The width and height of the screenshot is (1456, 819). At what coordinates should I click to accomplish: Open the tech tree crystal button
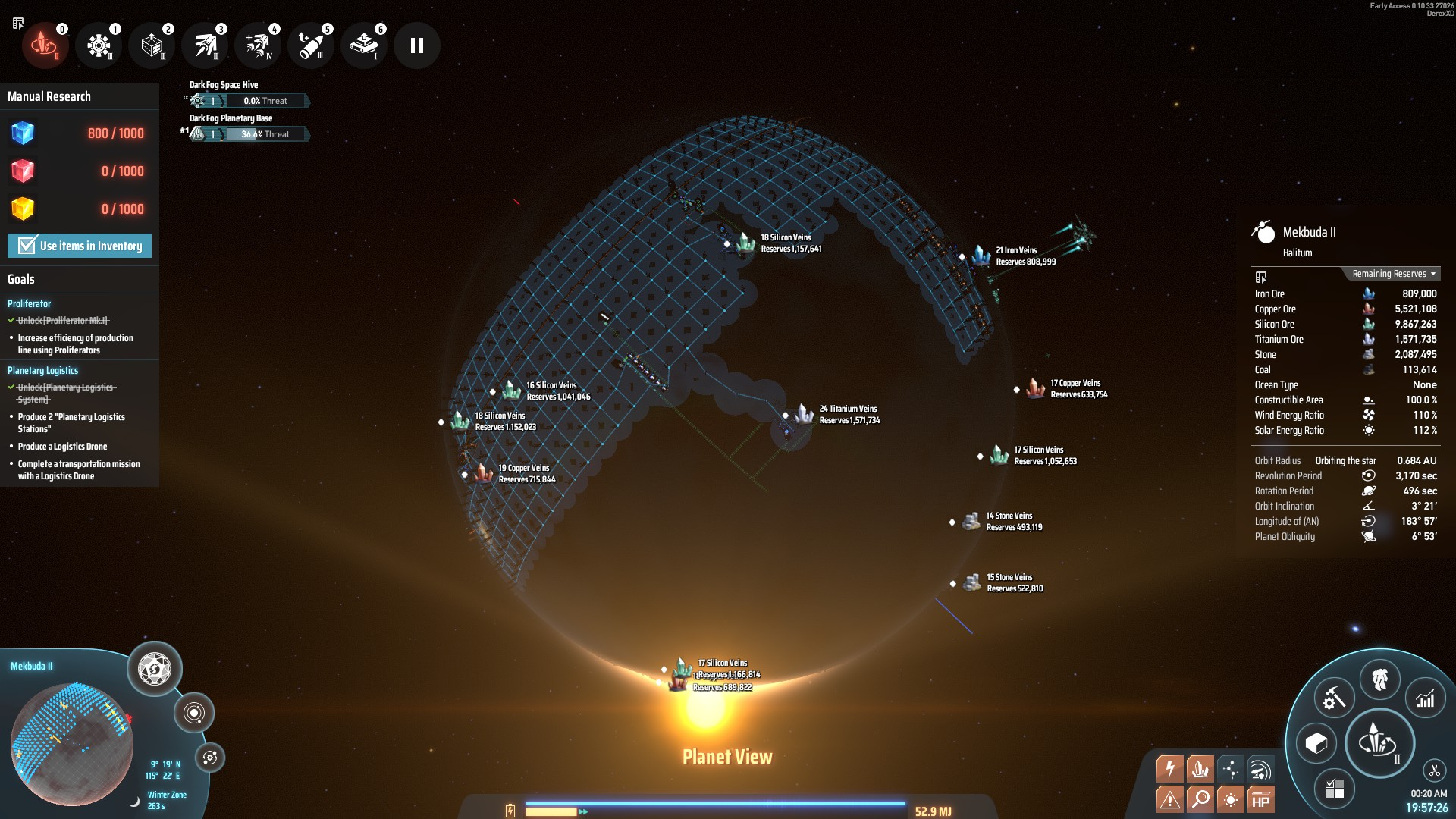1379,742
